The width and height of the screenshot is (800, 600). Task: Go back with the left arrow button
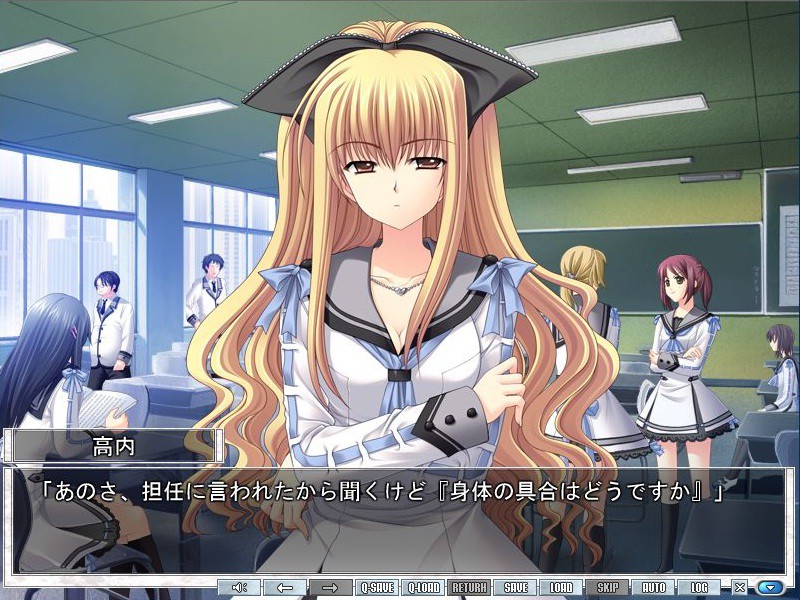point(285,587)
